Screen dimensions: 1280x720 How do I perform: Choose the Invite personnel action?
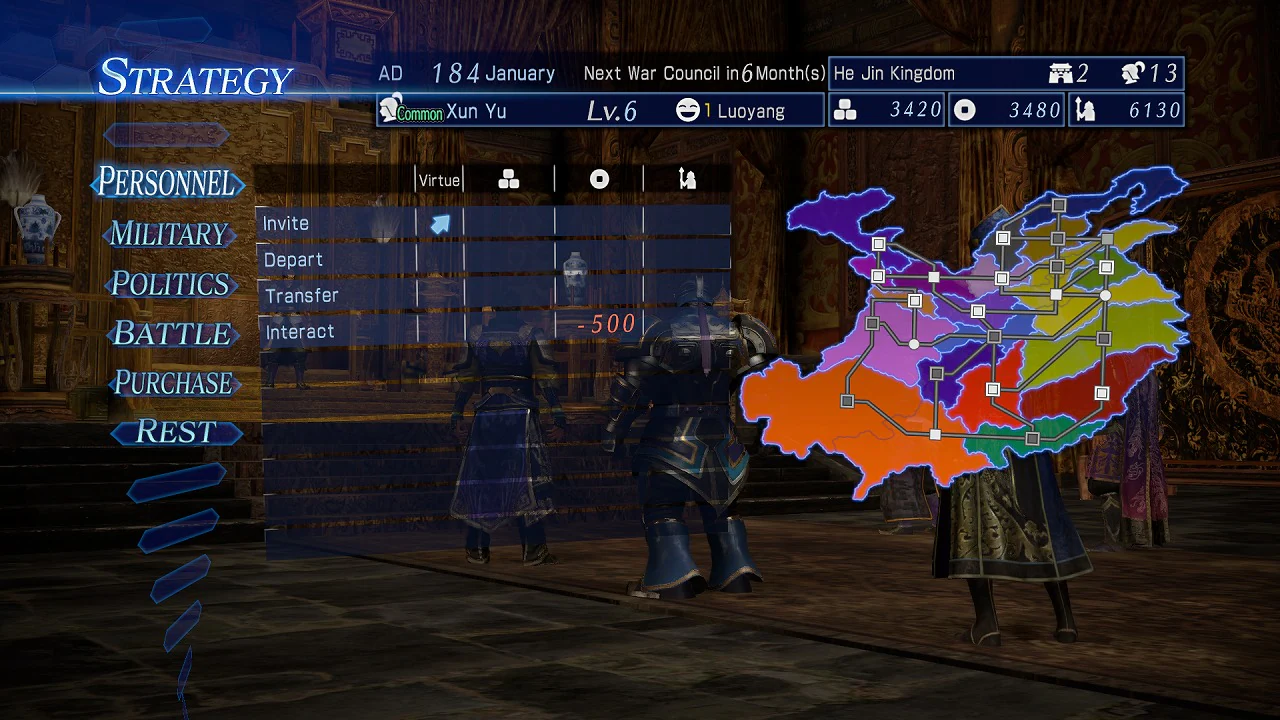(x=336, y=223)
